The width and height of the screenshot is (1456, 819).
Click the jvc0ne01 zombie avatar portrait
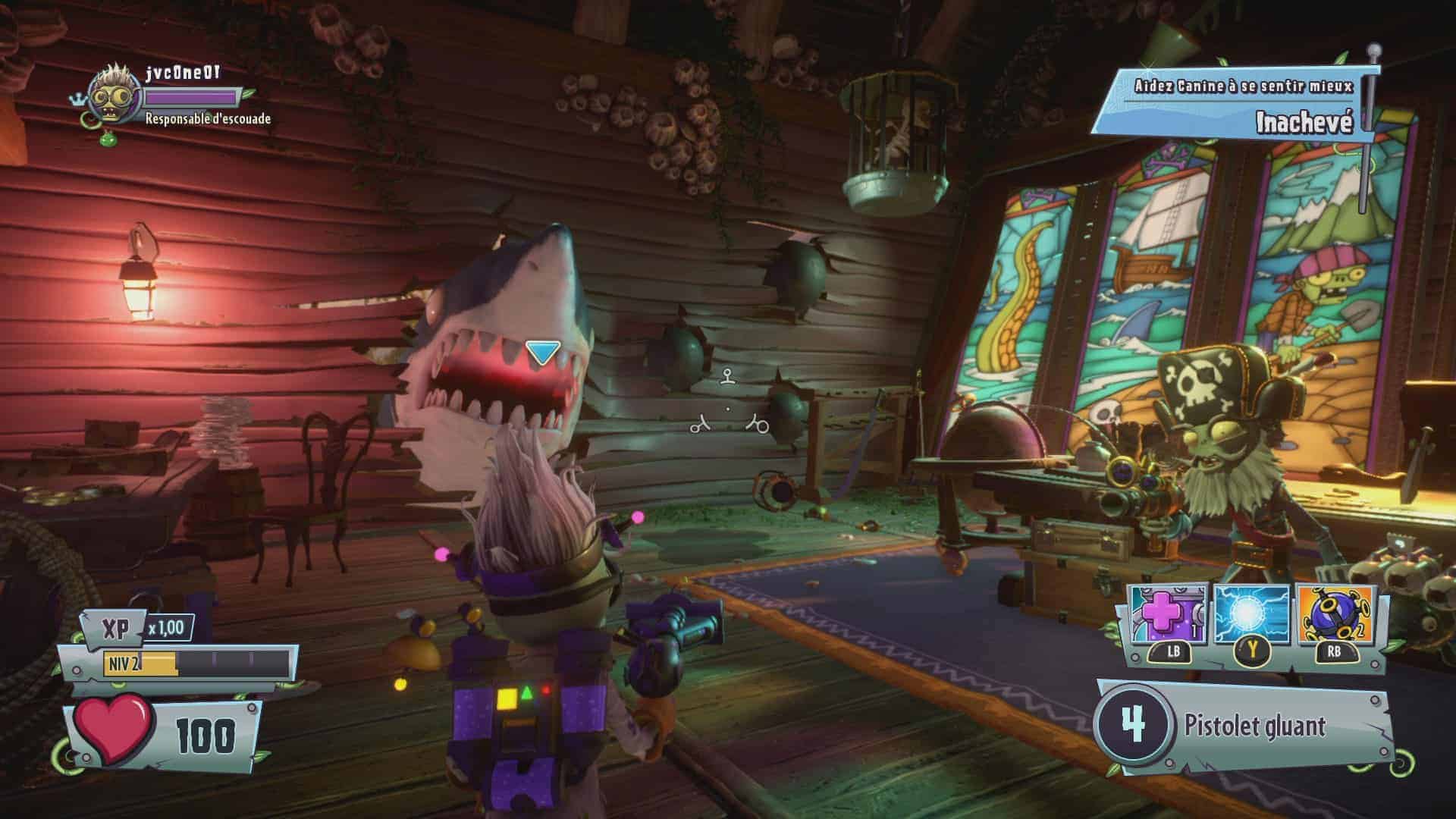(115, 97)
